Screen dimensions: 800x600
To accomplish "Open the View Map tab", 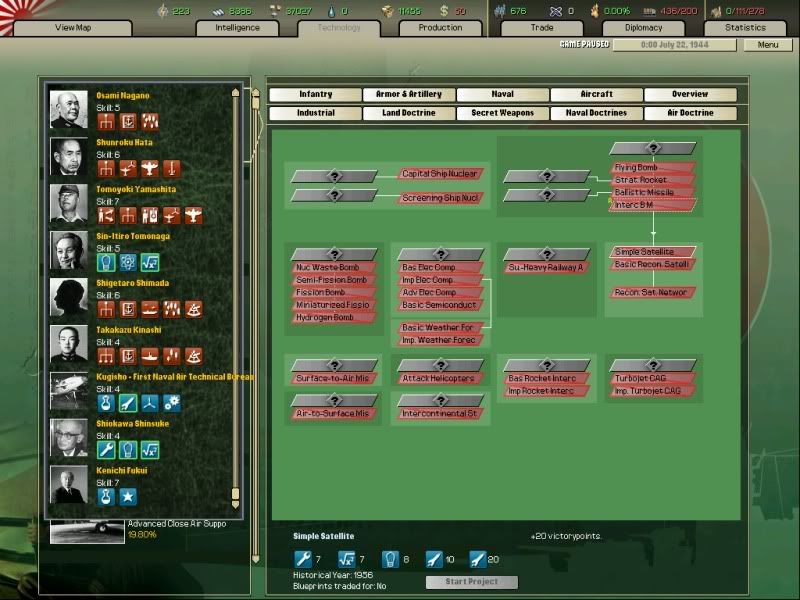I will [x=72, y=28].
